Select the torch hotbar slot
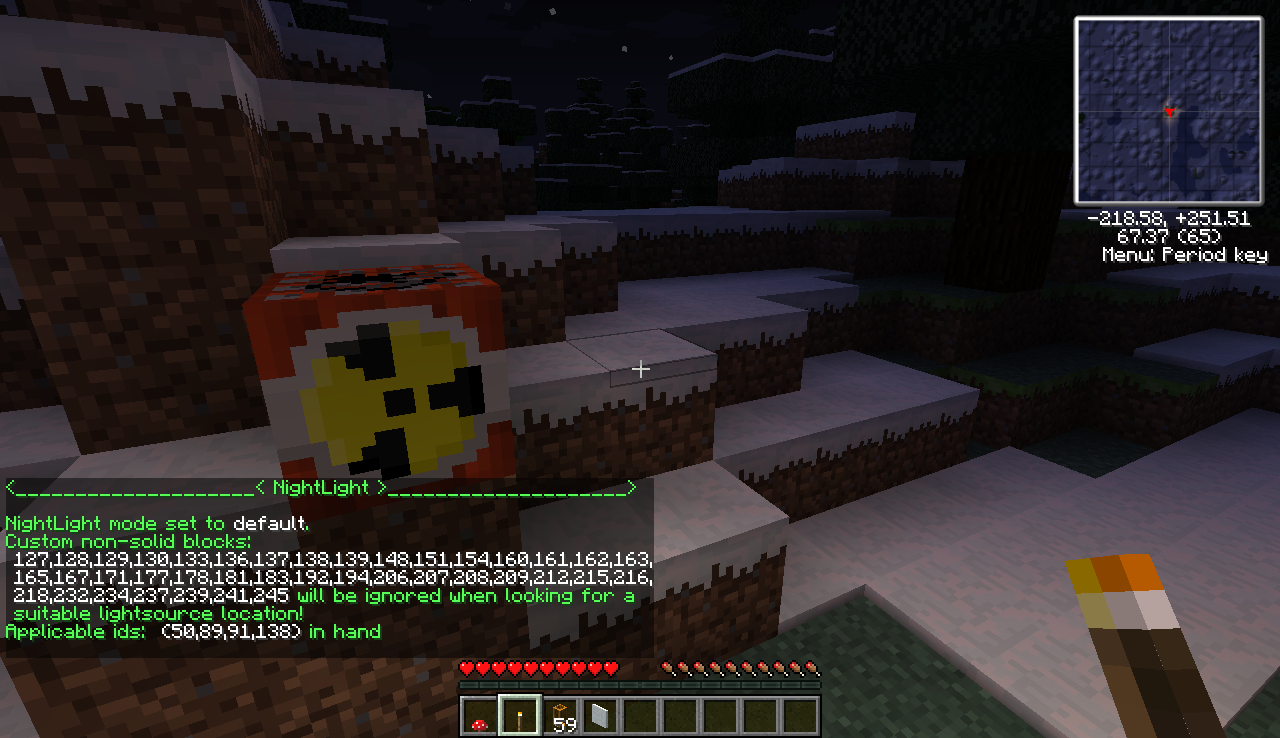The height and width of the screenshot is (738, 1280). click(519, 716)
